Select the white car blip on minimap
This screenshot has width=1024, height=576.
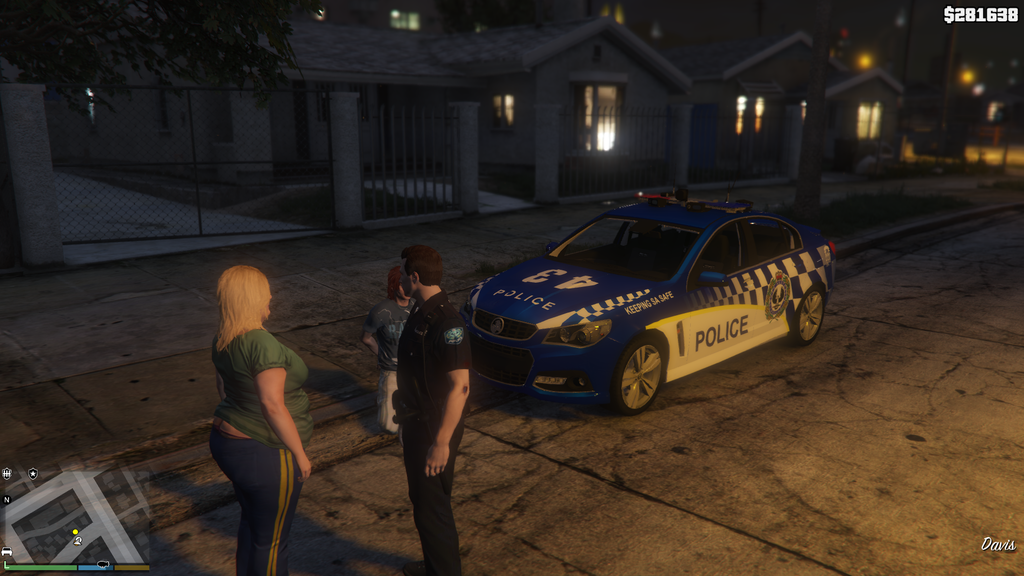[x=7, y=552]
